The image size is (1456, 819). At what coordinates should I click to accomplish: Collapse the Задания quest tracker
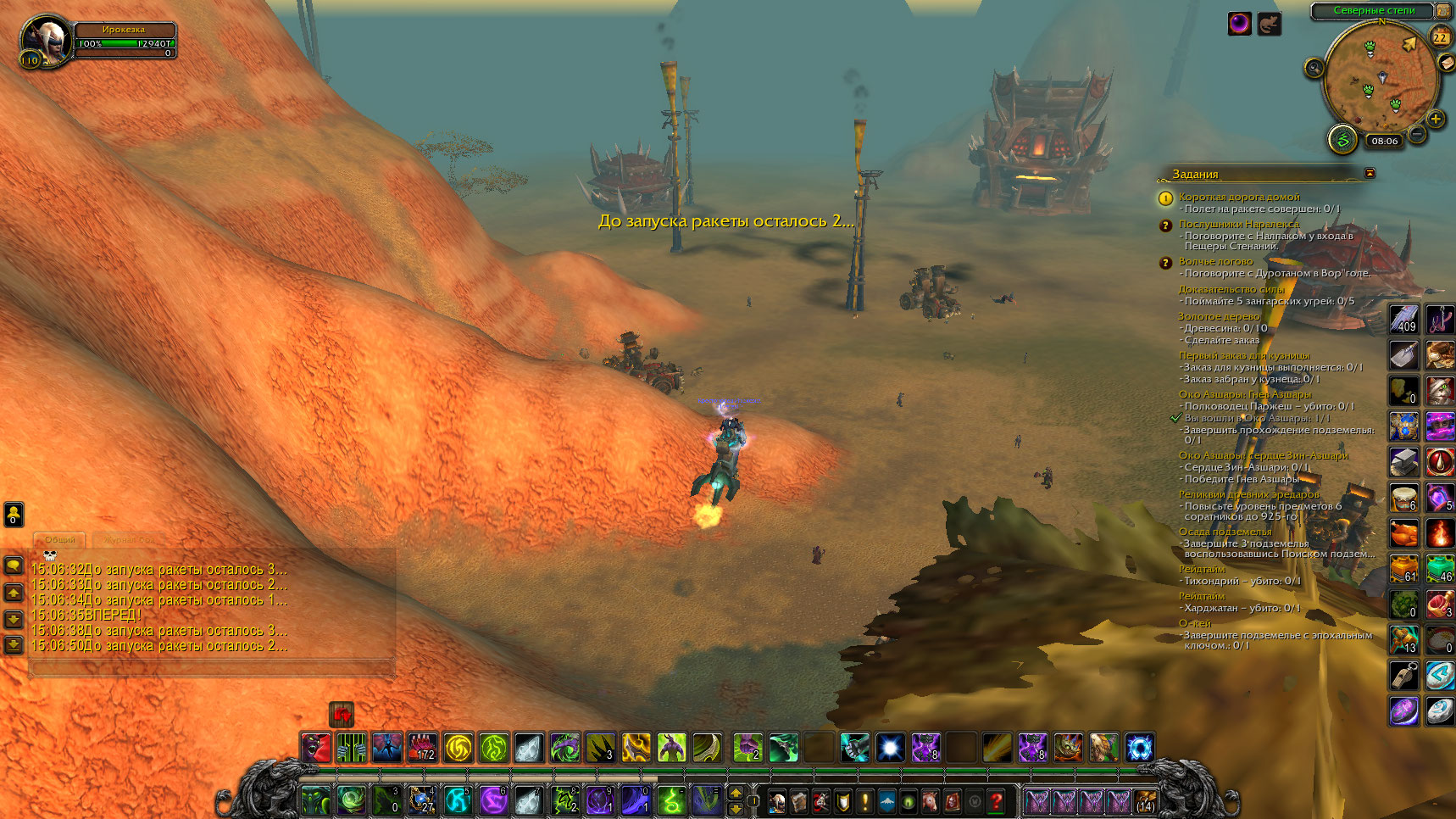click(1370, 173)
